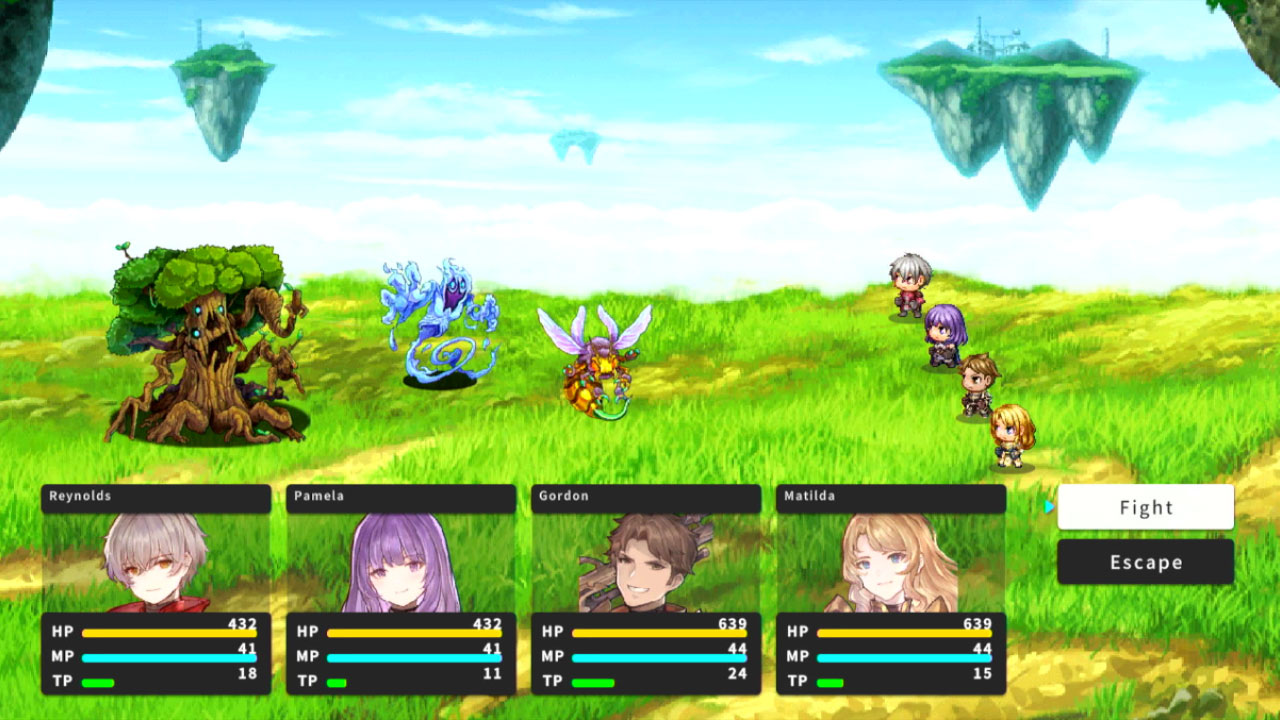Click the cyan cursor arrow beside Fight

[1048, 508]
